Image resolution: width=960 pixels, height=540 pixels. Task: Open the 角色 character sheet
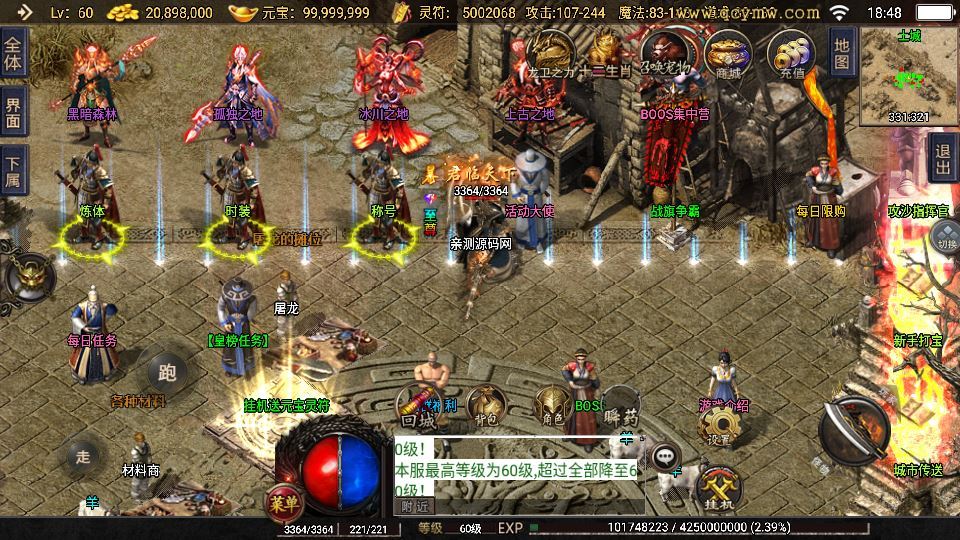tap(552, 405)
